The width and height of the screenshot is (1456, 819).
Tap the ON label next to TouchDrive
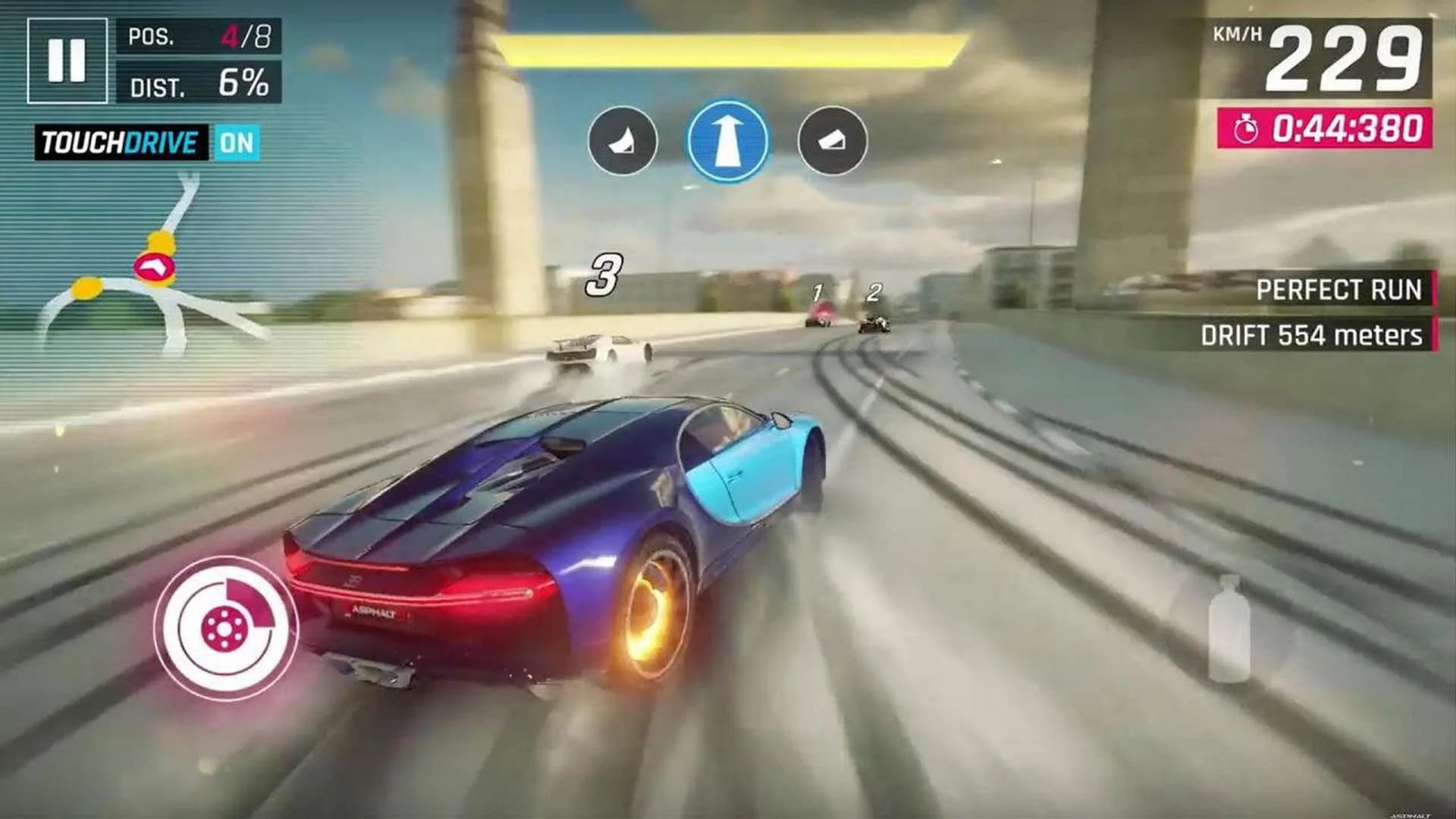click(x=237, y=140)
